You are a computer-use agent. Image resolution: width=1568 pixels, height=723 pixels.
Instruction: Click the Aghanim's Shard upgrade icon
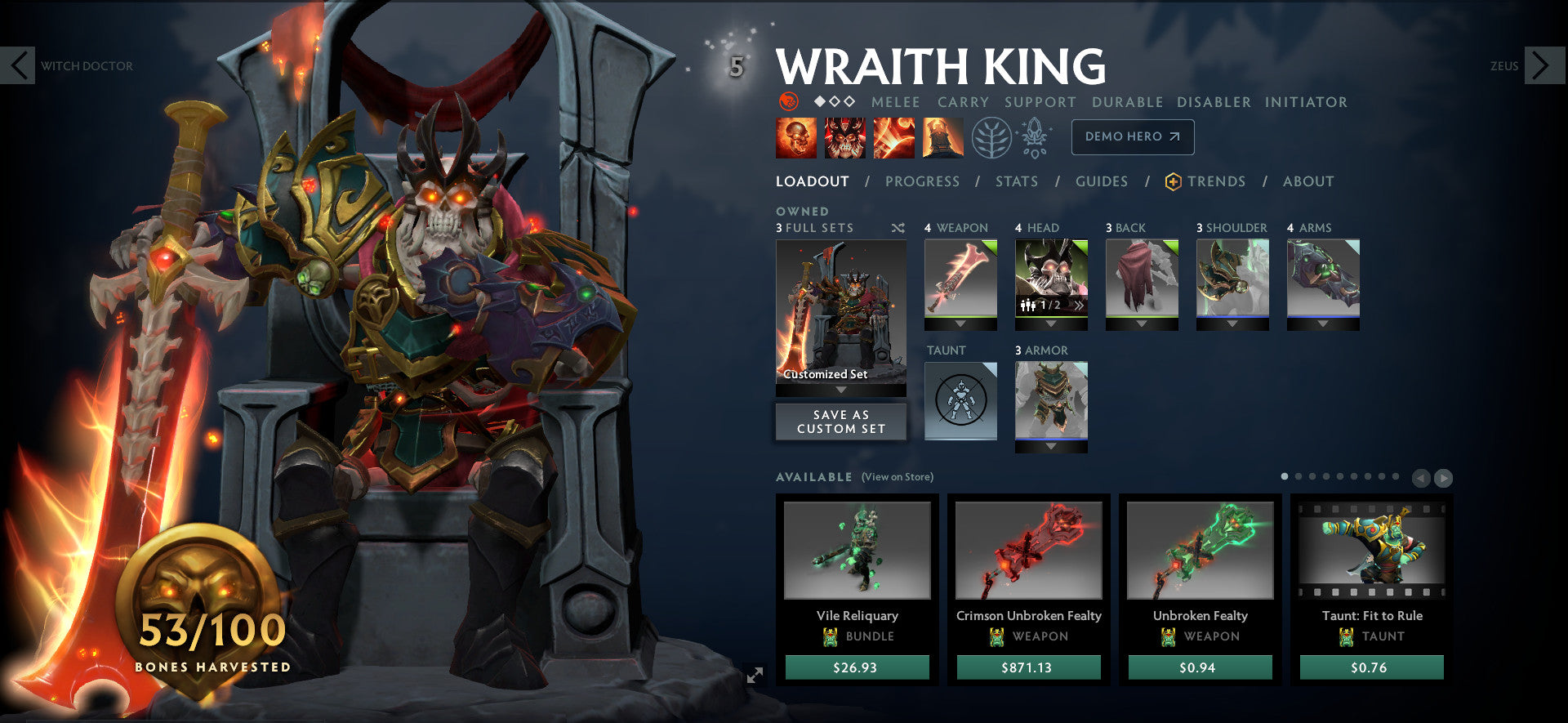pos(1035,137)
